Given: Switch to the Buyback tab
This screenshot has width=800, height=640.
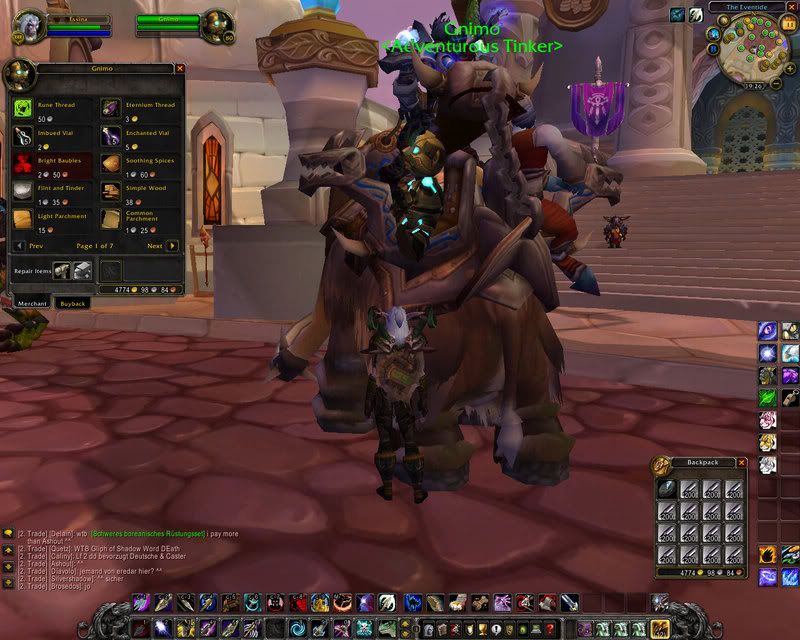Looking at the screenshot, I should [74, 302].
